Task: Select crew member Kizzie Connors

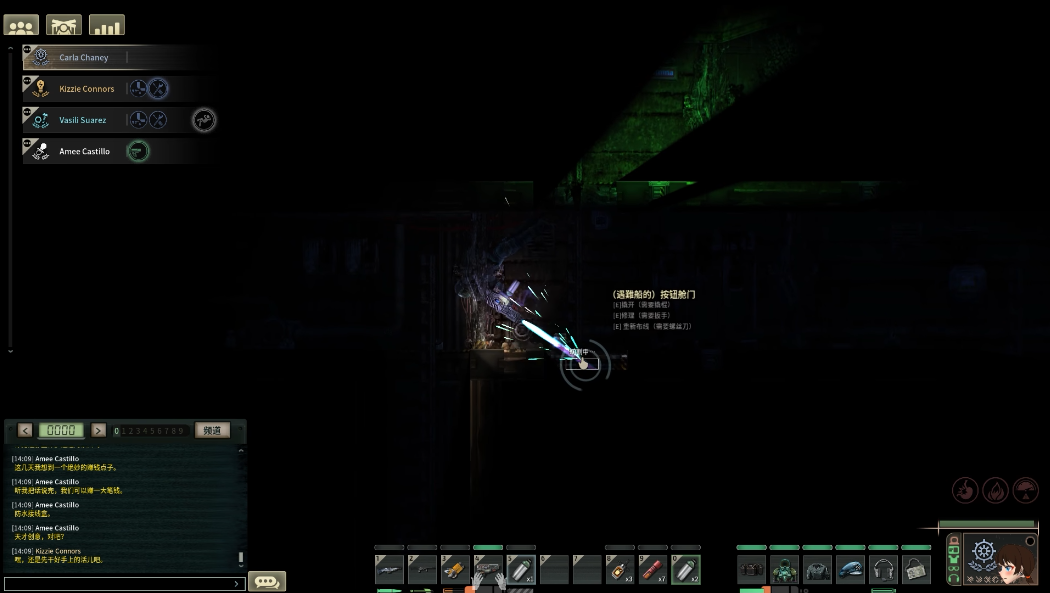Action: tap(86, 89)
